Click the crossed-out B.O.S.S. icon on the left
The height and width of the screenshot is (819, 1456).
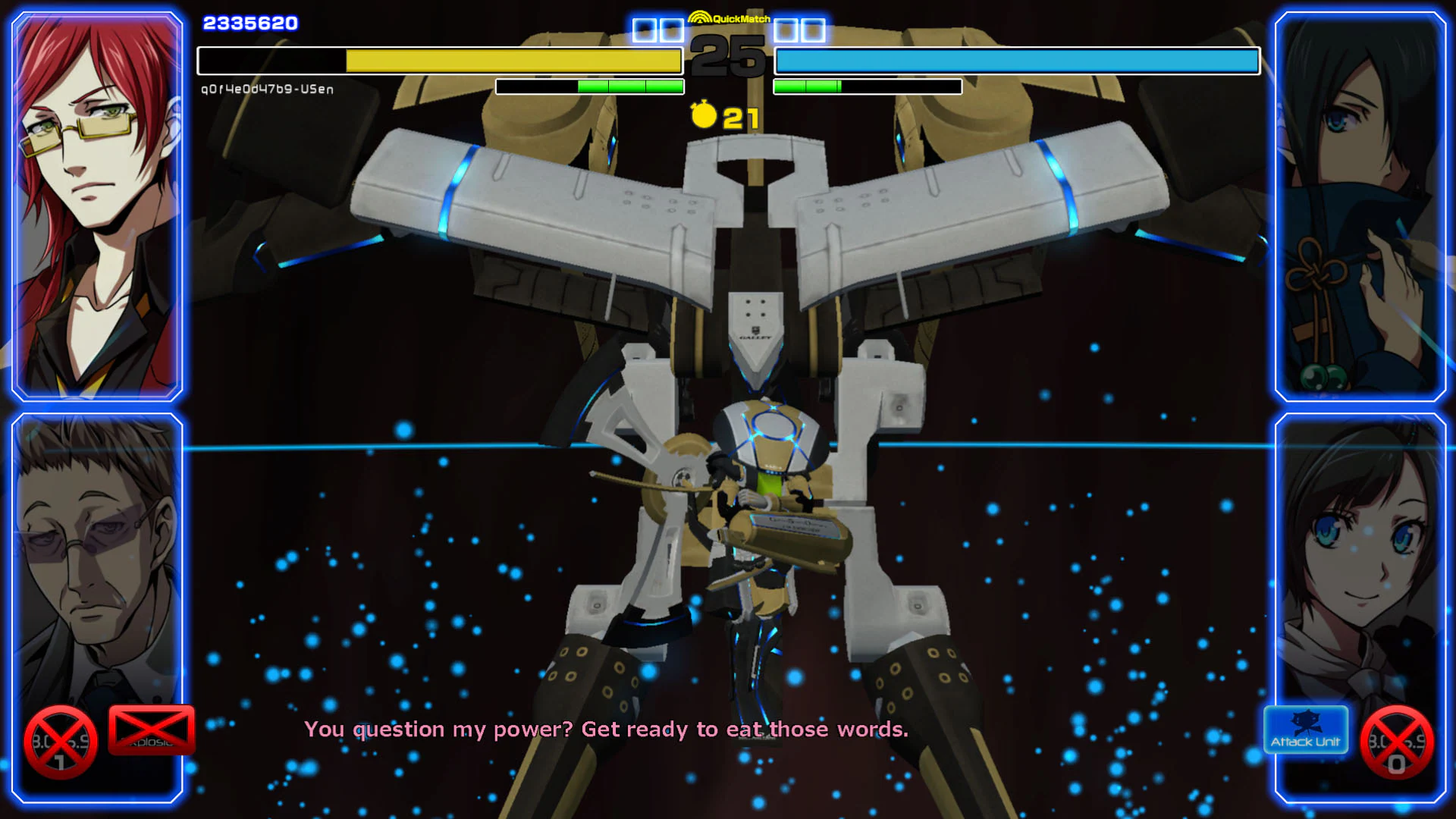point(61,742)
